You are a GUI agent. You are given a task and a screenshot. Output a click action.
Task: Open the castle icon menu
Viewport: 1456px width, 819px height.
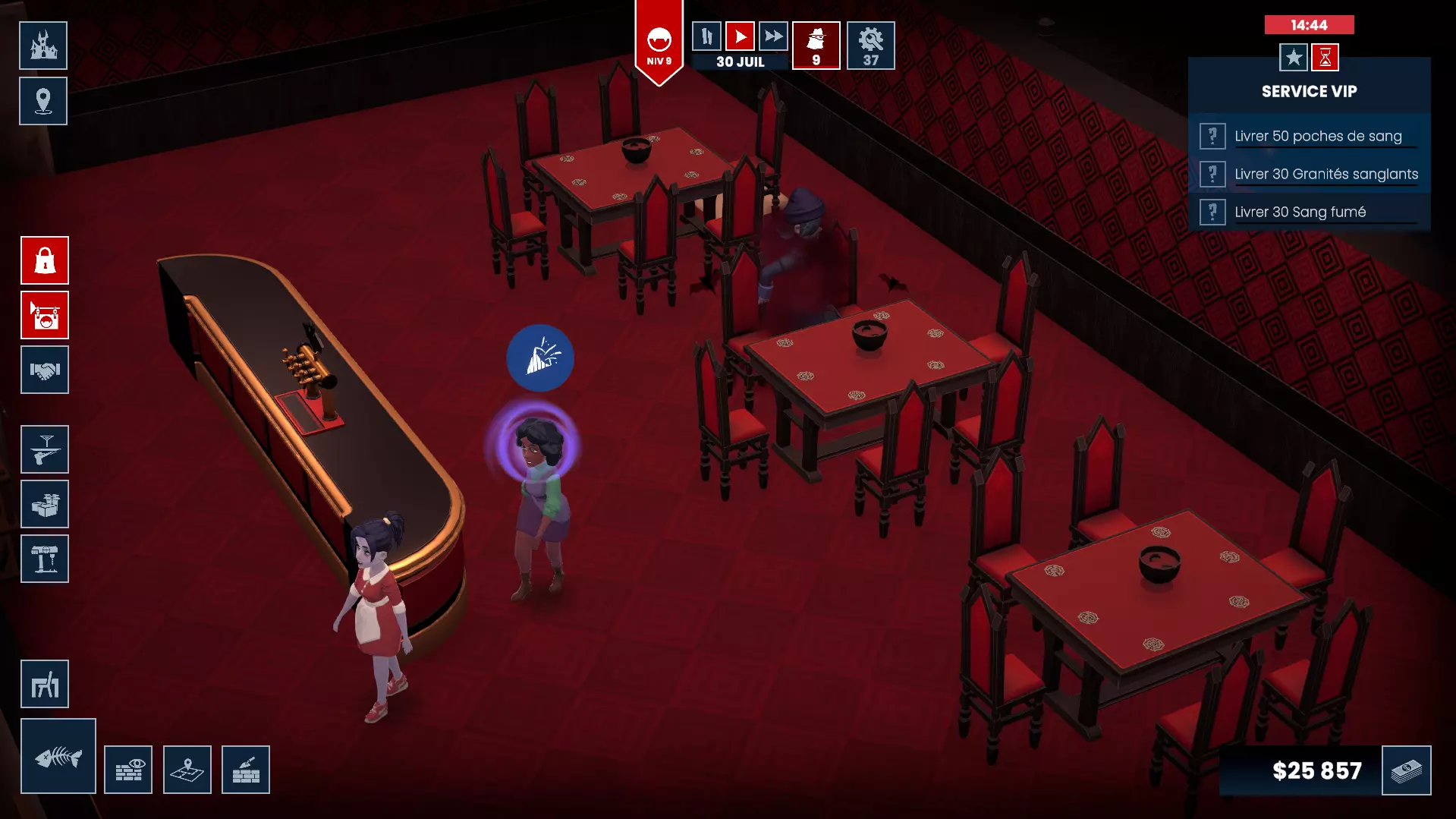coord(43,46)
